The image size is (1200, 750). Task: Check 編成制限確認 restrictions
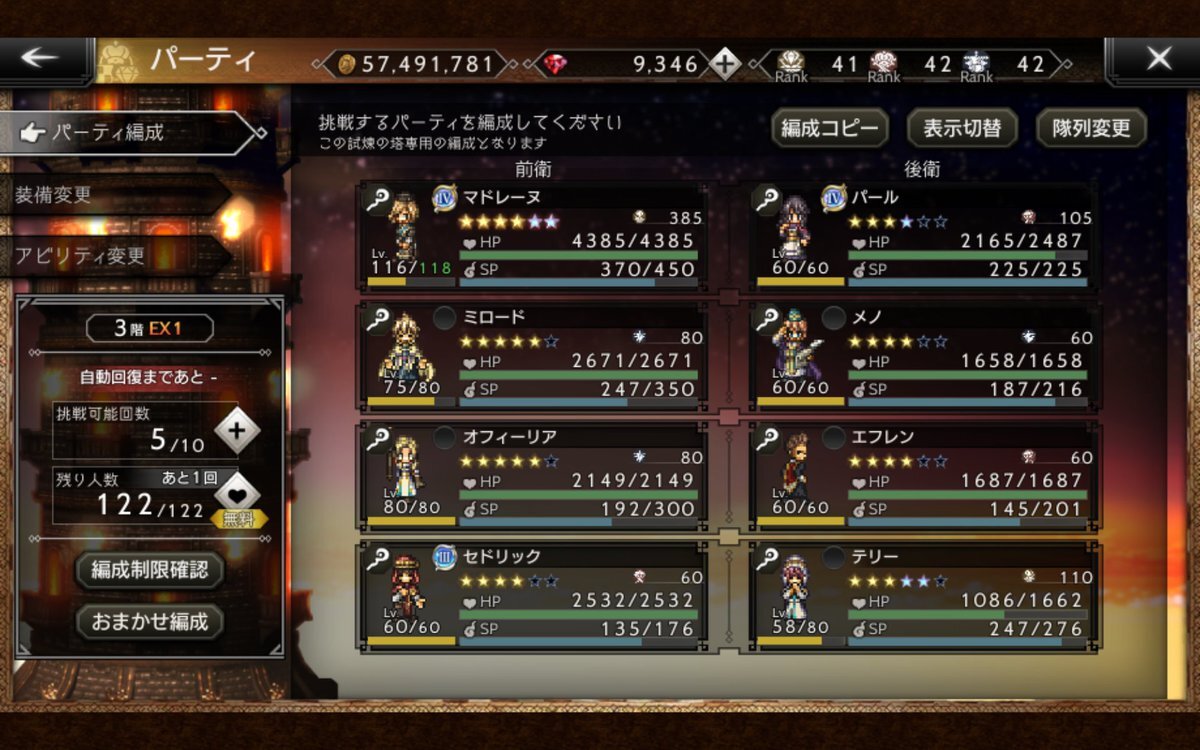tap(150, 570)
